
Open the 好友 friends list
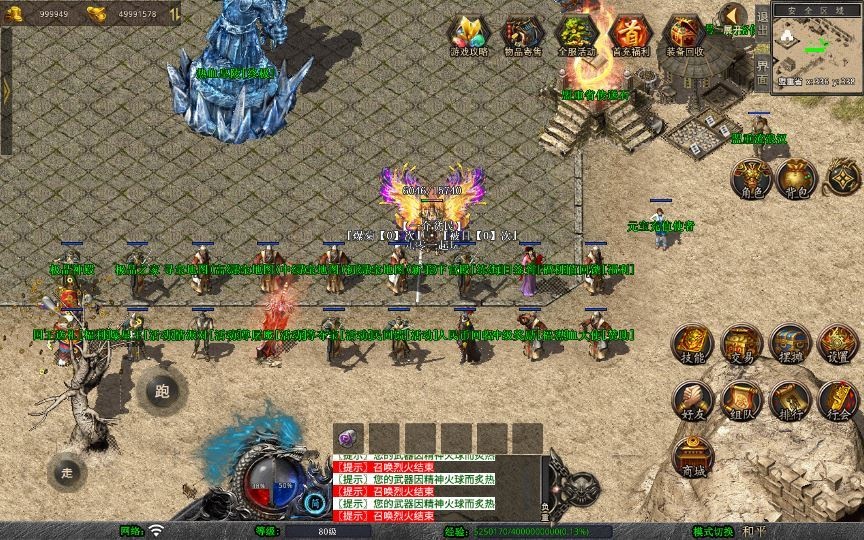692,399
